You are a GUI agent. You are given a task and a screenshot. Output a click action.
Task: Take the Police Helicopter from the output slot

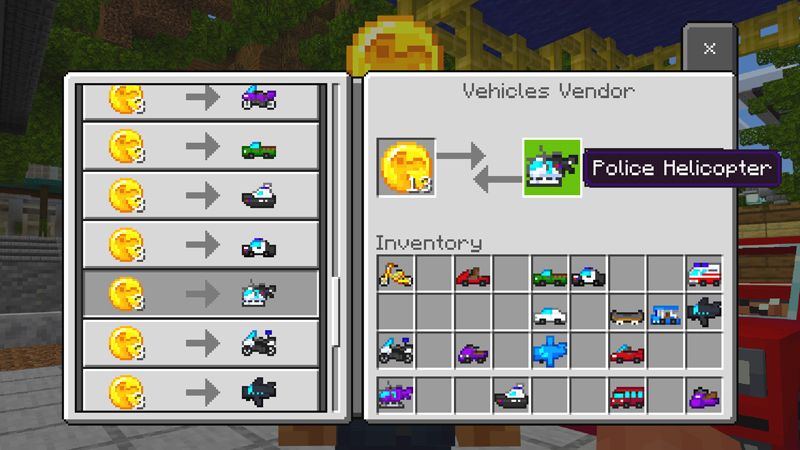pyautogui.click(x=551, y=167)
